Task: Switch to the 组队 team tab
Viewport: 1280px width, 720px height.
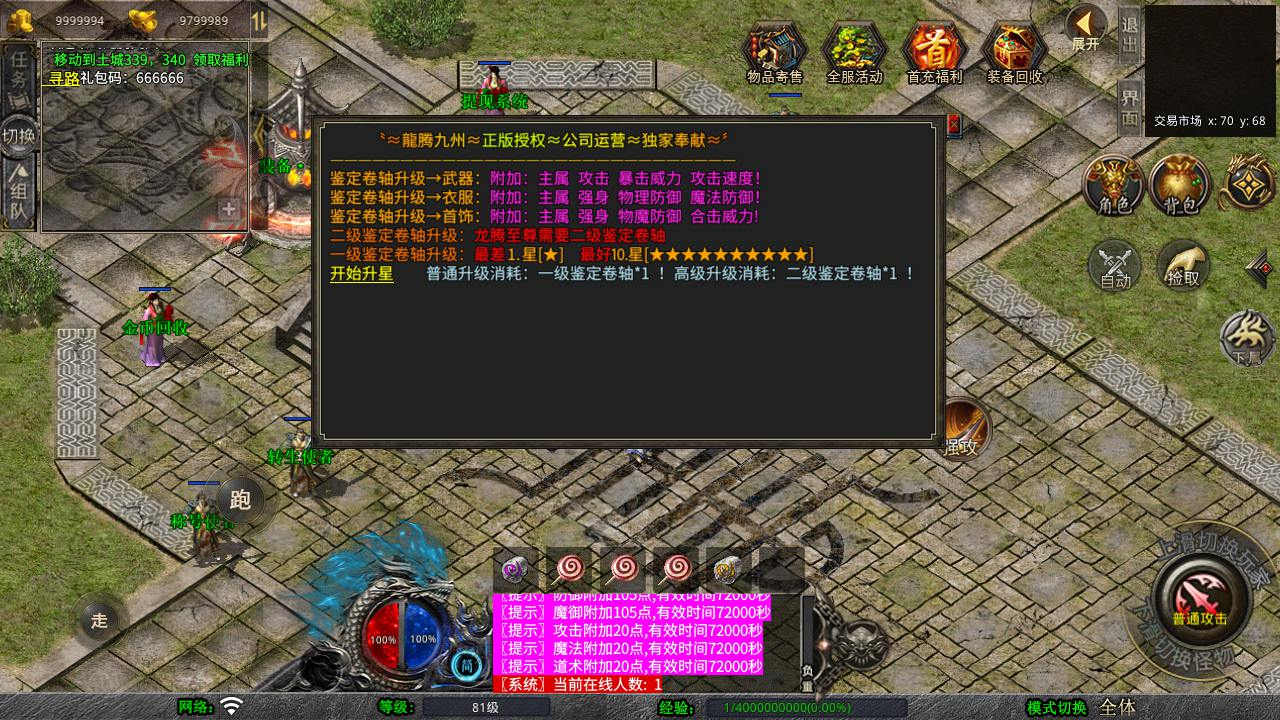Action: pyautogui.click(x=19, y=195)
